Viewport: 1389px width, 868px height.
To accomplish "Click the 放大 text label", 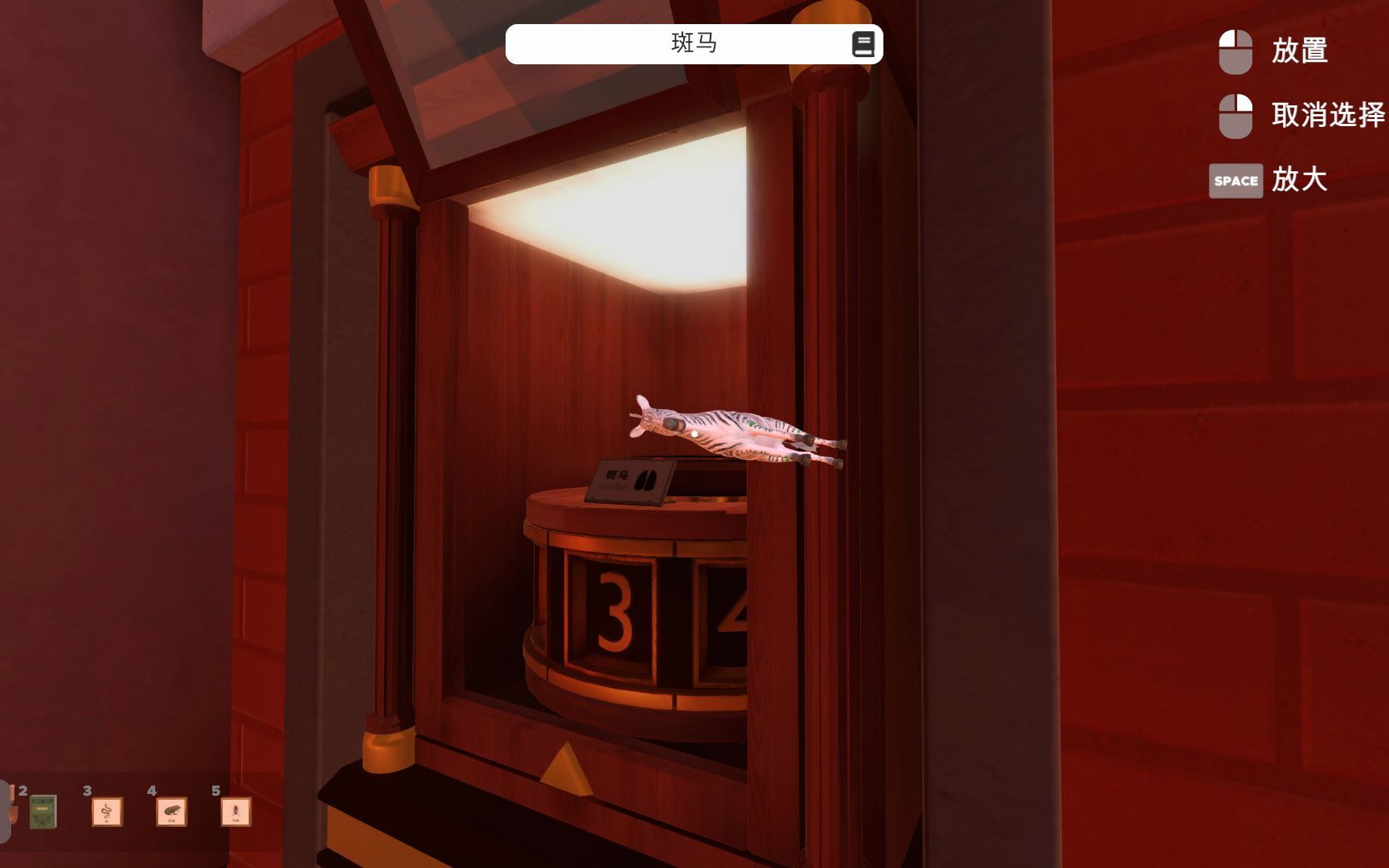I will 1301,182.
